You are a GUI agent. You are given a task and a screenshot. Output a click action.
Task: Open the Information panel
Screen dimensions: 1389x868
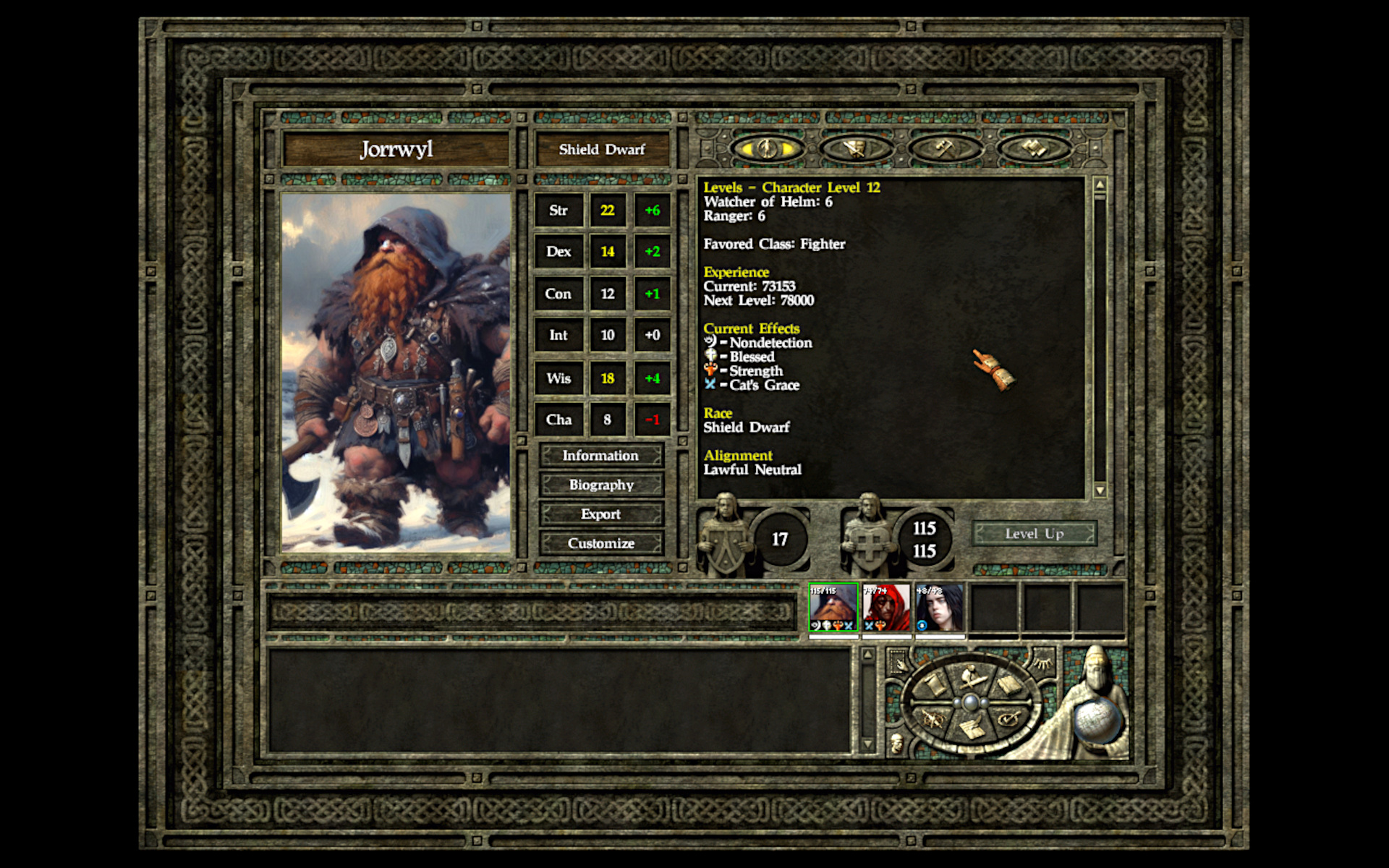pyautogui.click(x=600, y=456)
